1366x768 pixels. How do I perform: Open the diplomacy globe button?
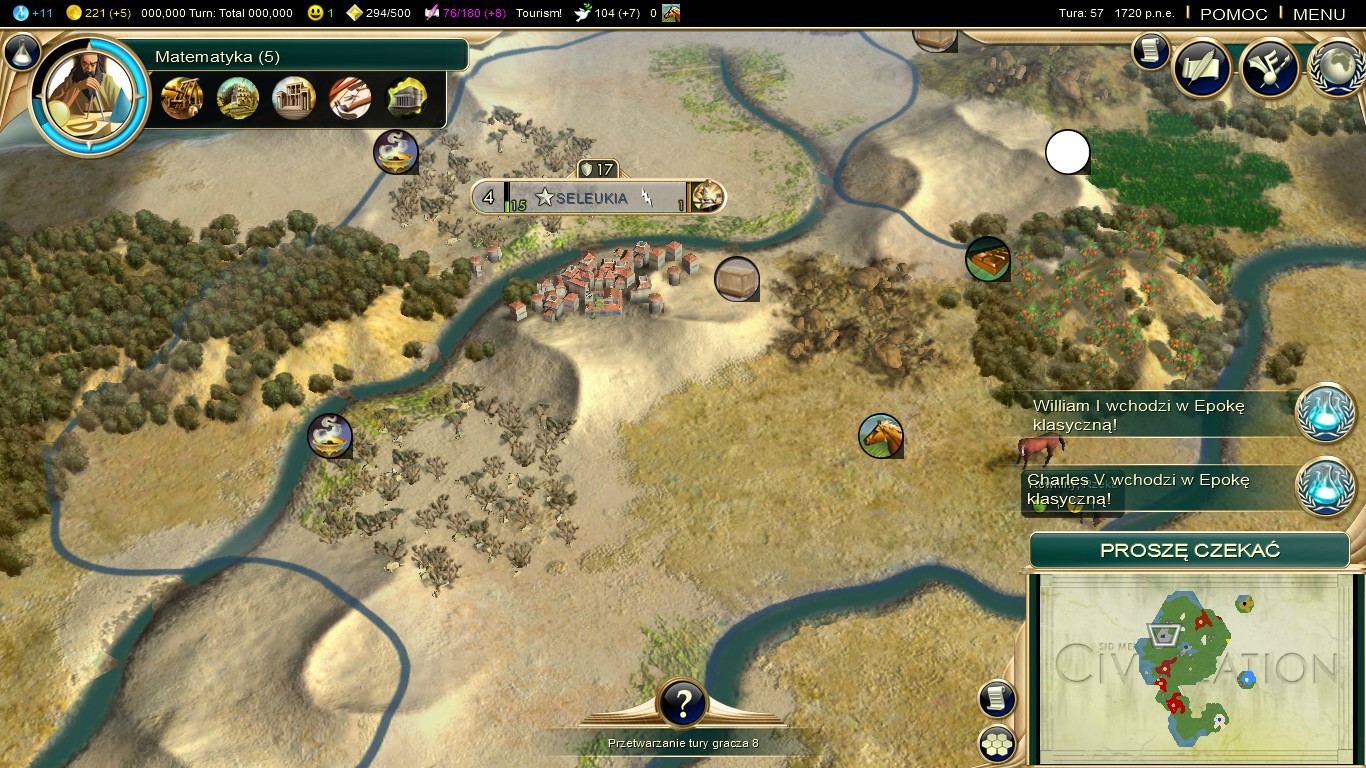[x=1336, y=68]
